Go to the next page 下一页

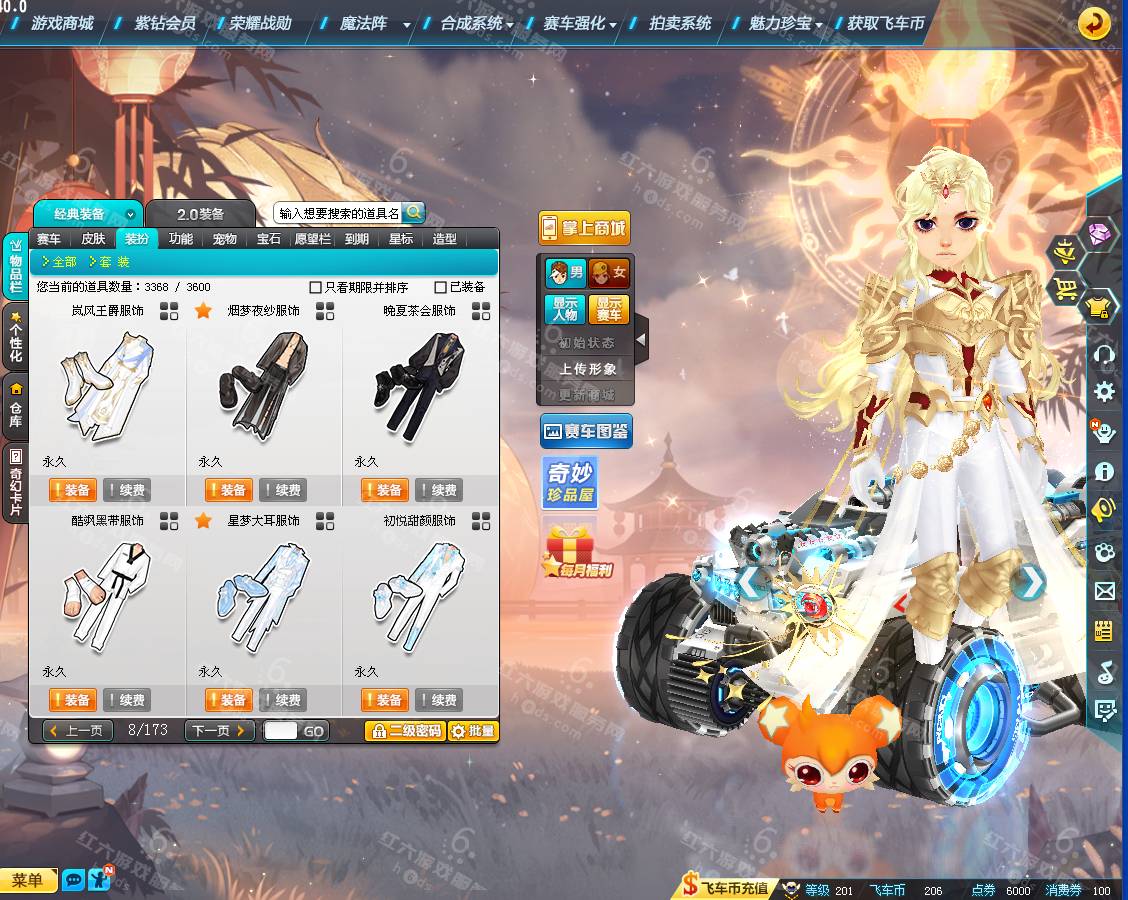219,731
